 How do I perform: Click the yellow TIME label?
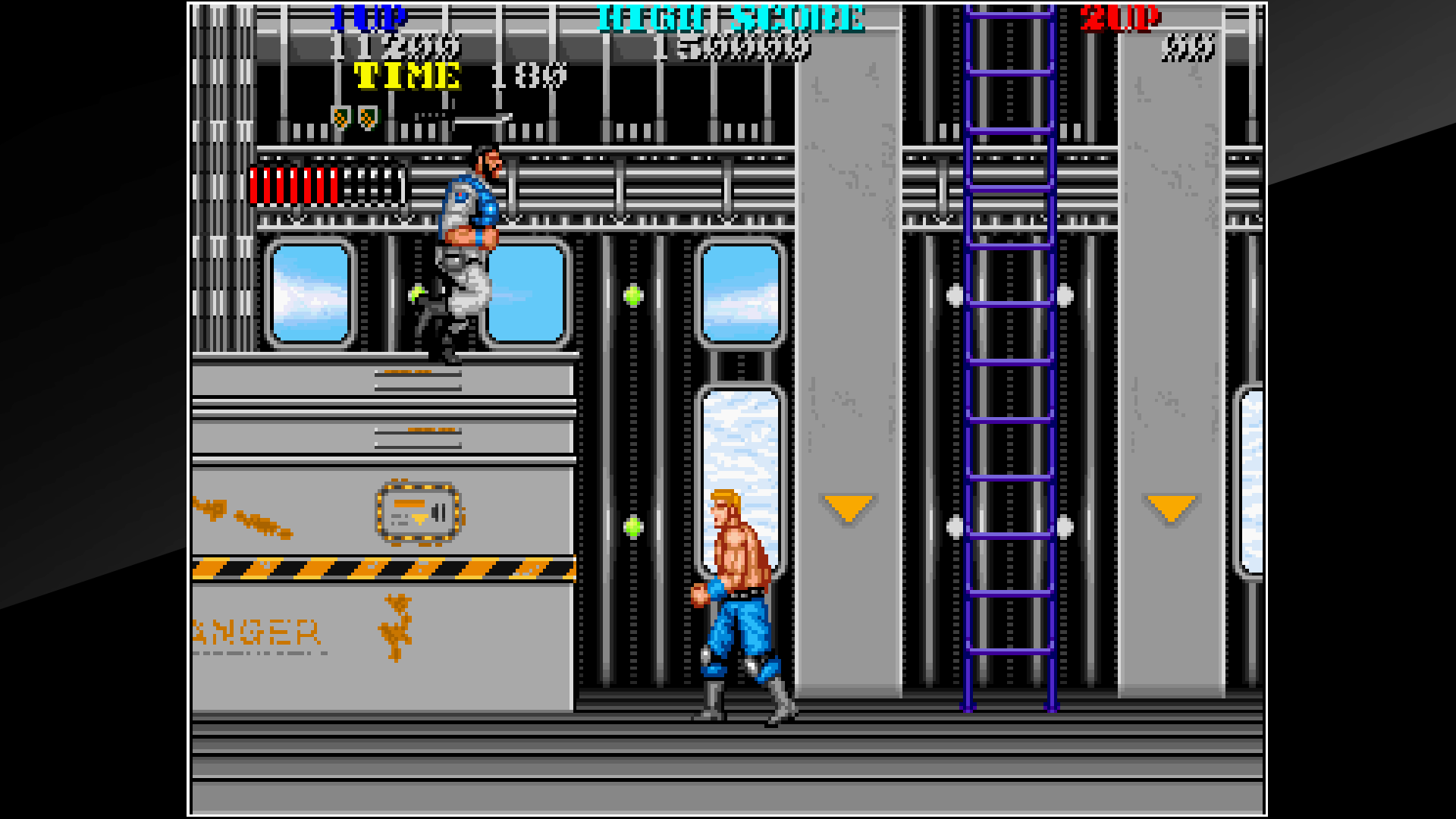pyautogui.click(x=407, y=75)
